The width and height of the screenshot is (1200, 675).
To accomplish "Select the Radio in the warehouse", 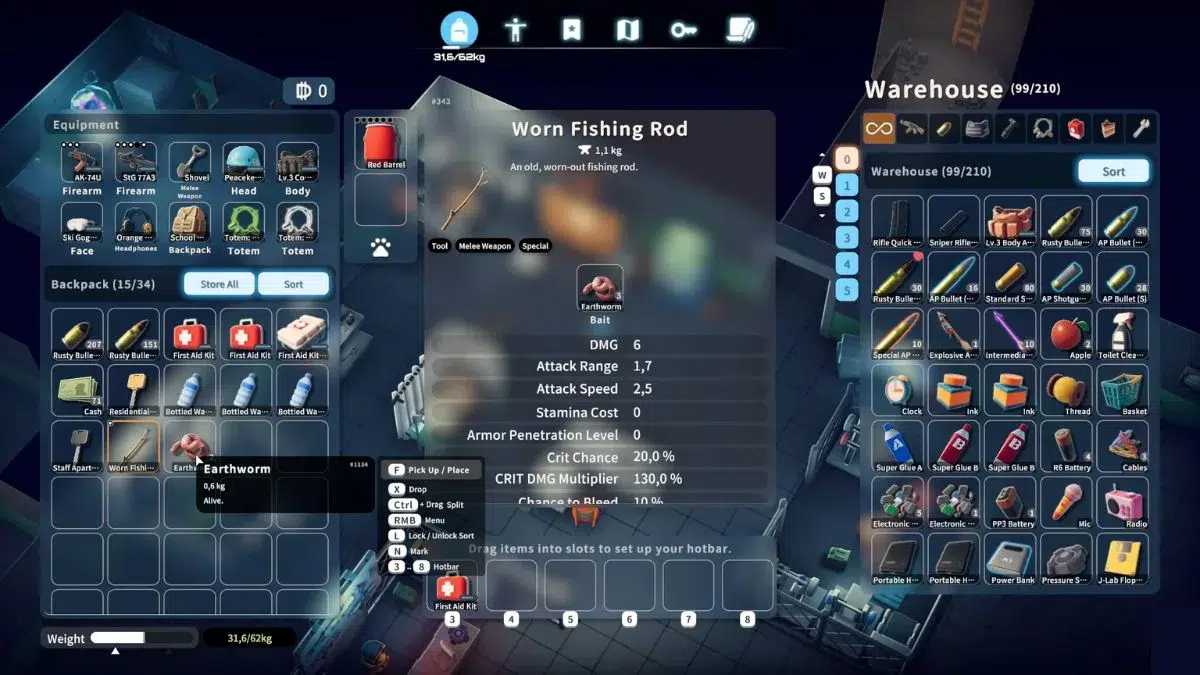I will (1122, 502).
